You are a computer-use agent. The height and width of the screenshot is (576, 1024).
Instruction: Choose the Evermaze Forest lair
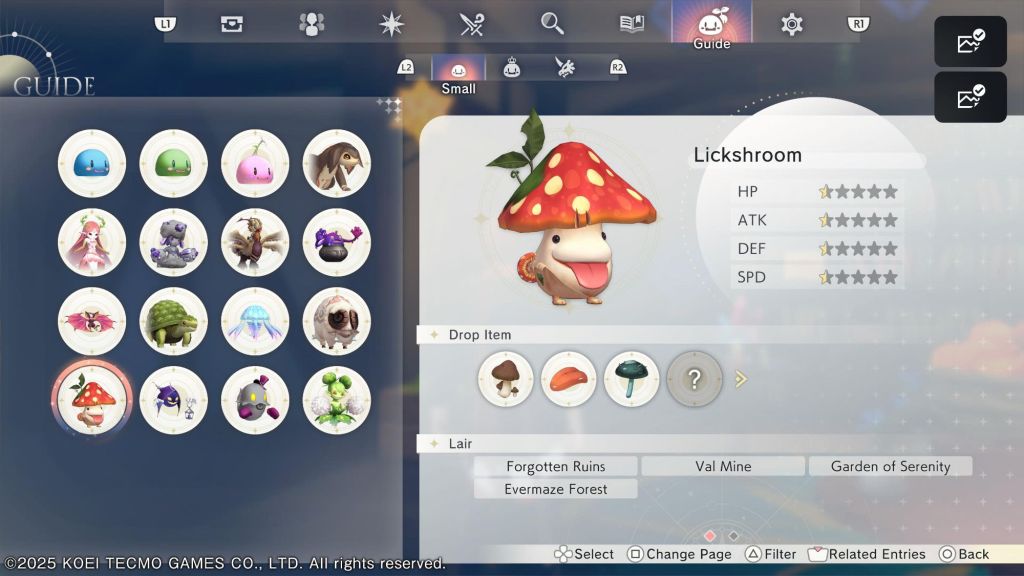(556, 489)
